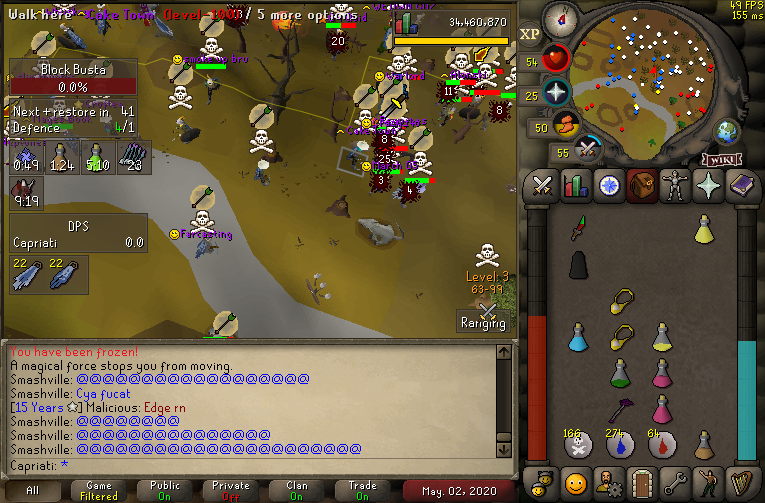Open the Magic spellbook tab
This screenshot has height=503, width=765.
pos(741,187)
